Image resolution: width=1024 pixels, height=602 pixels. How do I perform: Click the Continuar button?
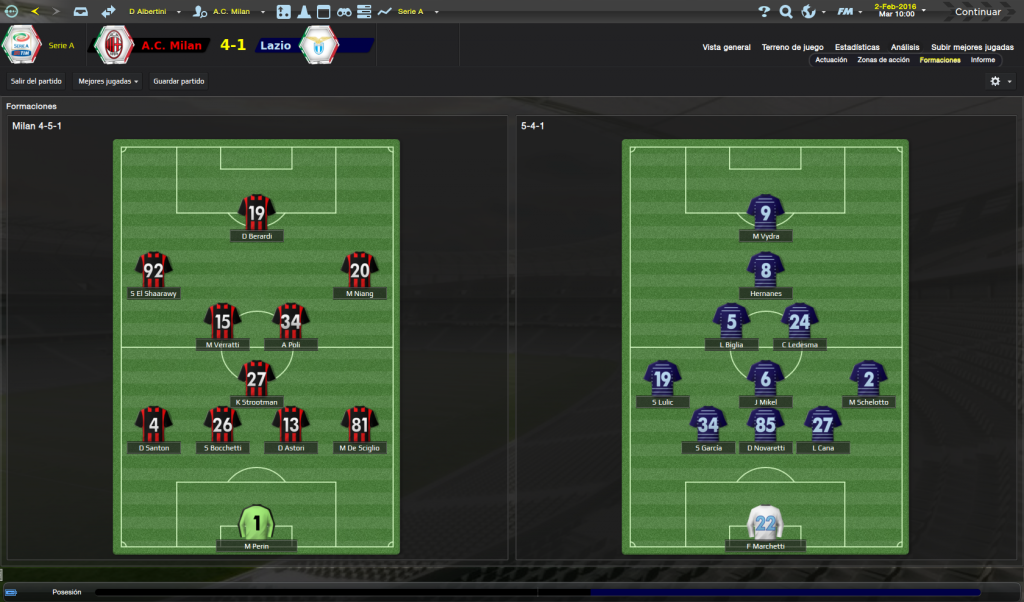click(x=977, y=12)
